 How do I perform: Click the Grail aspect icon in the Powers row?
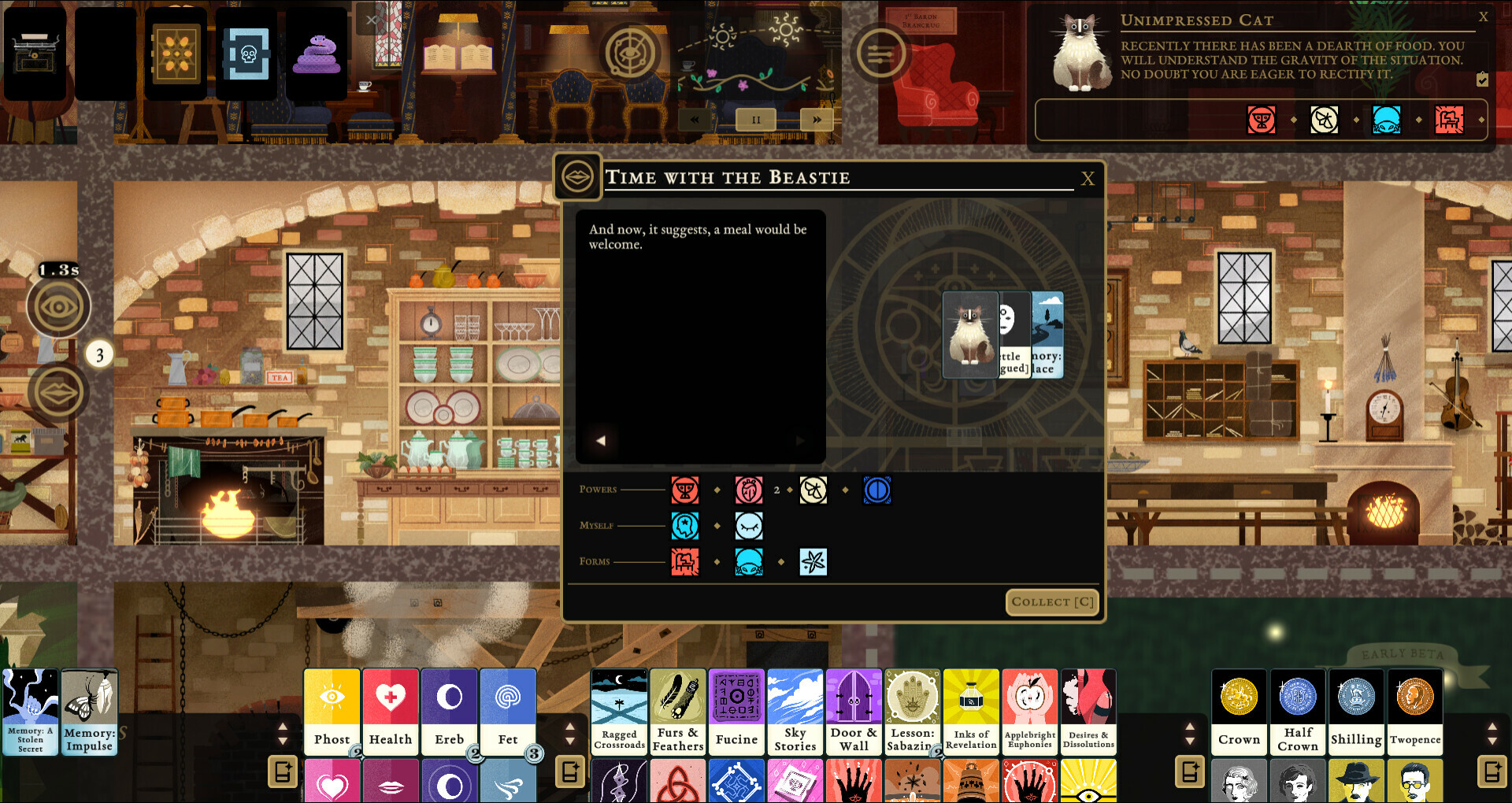point(685,490)
